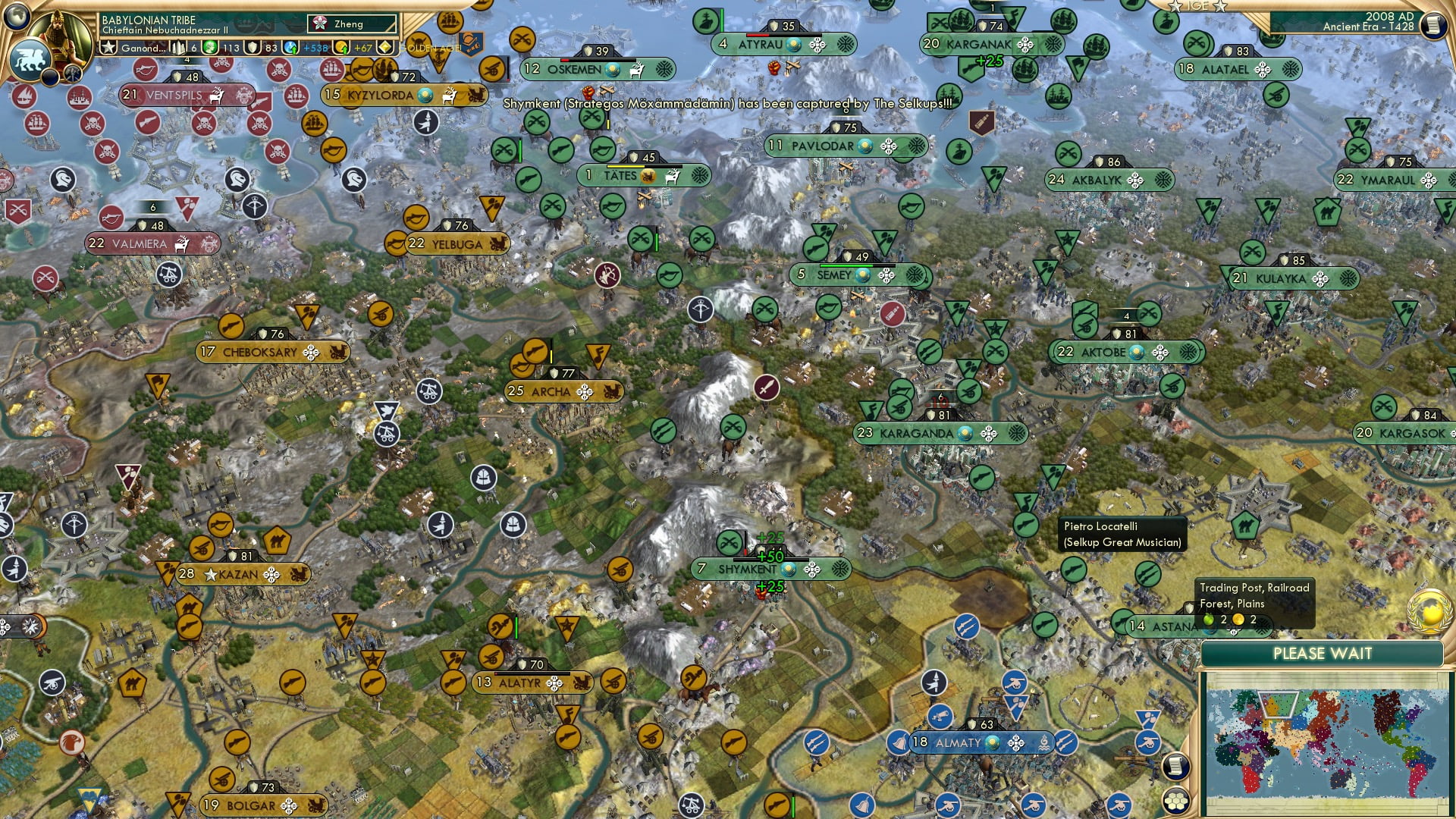Click the happiness counter icon showing 6
The height and width of the screenshot is (819, 1456).
point(179,48)
